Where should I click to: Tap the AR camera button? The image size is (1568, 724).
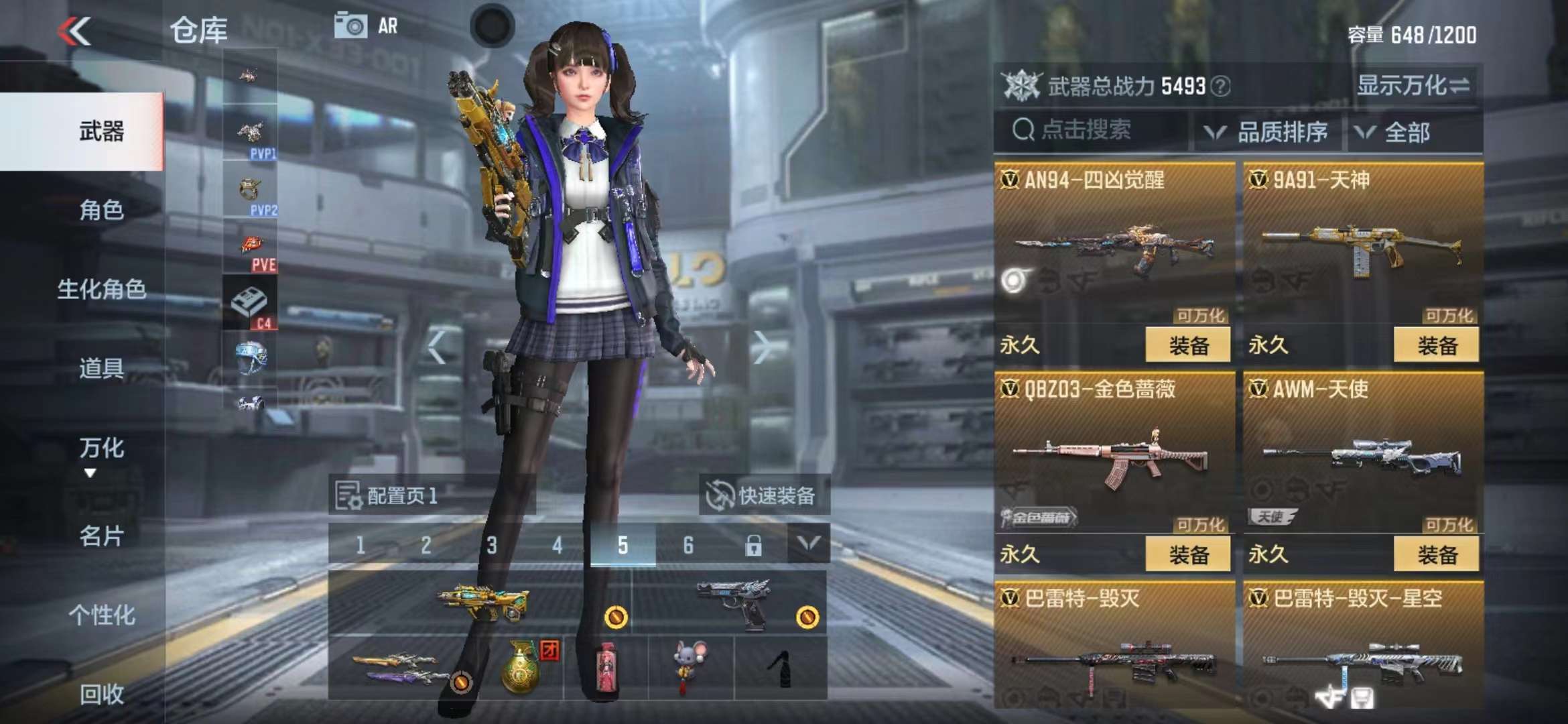coord(366,26)
